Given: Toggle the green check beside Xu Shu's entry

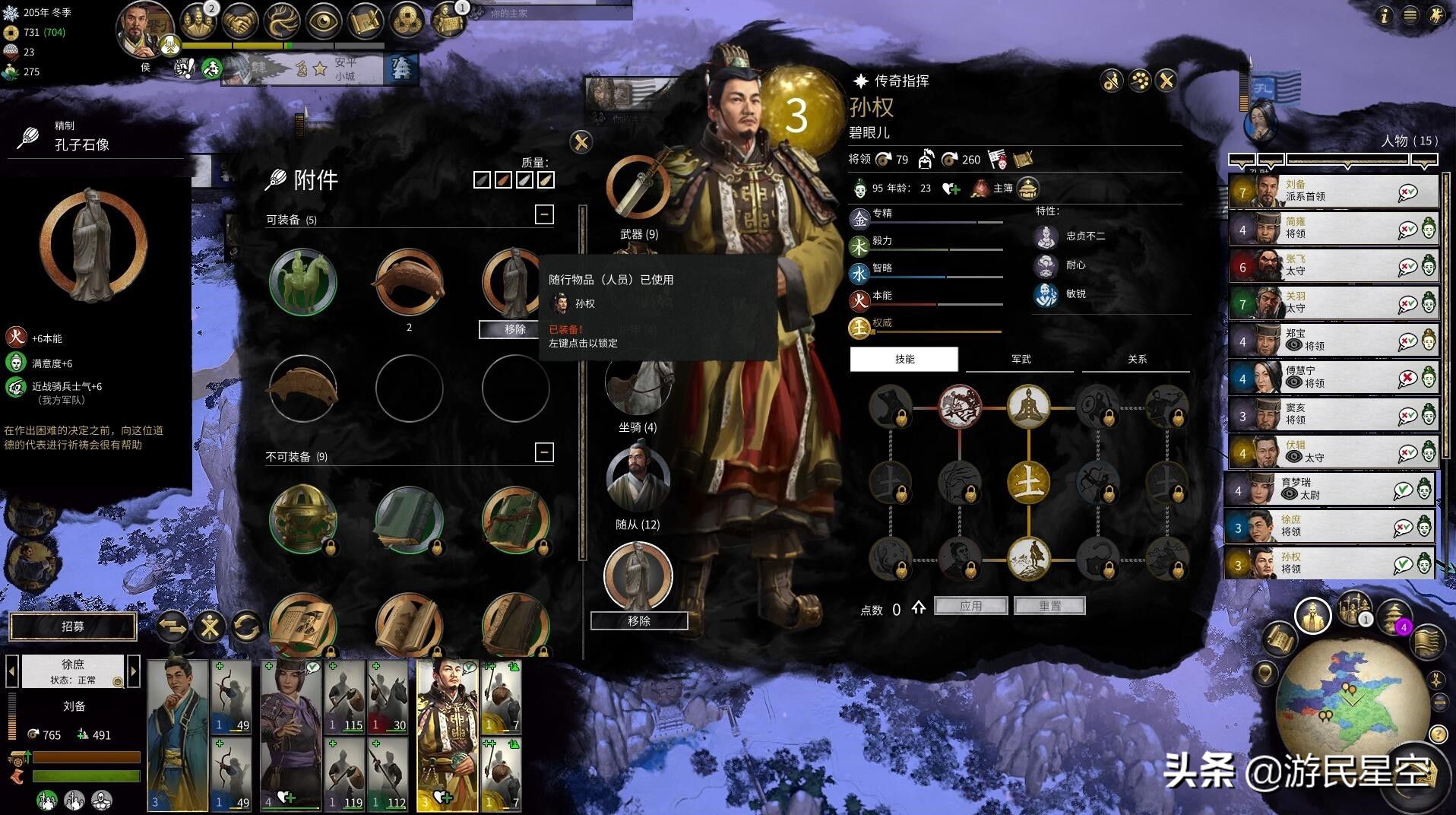Looking at the screenshot, I should (x=1407, y=527).
